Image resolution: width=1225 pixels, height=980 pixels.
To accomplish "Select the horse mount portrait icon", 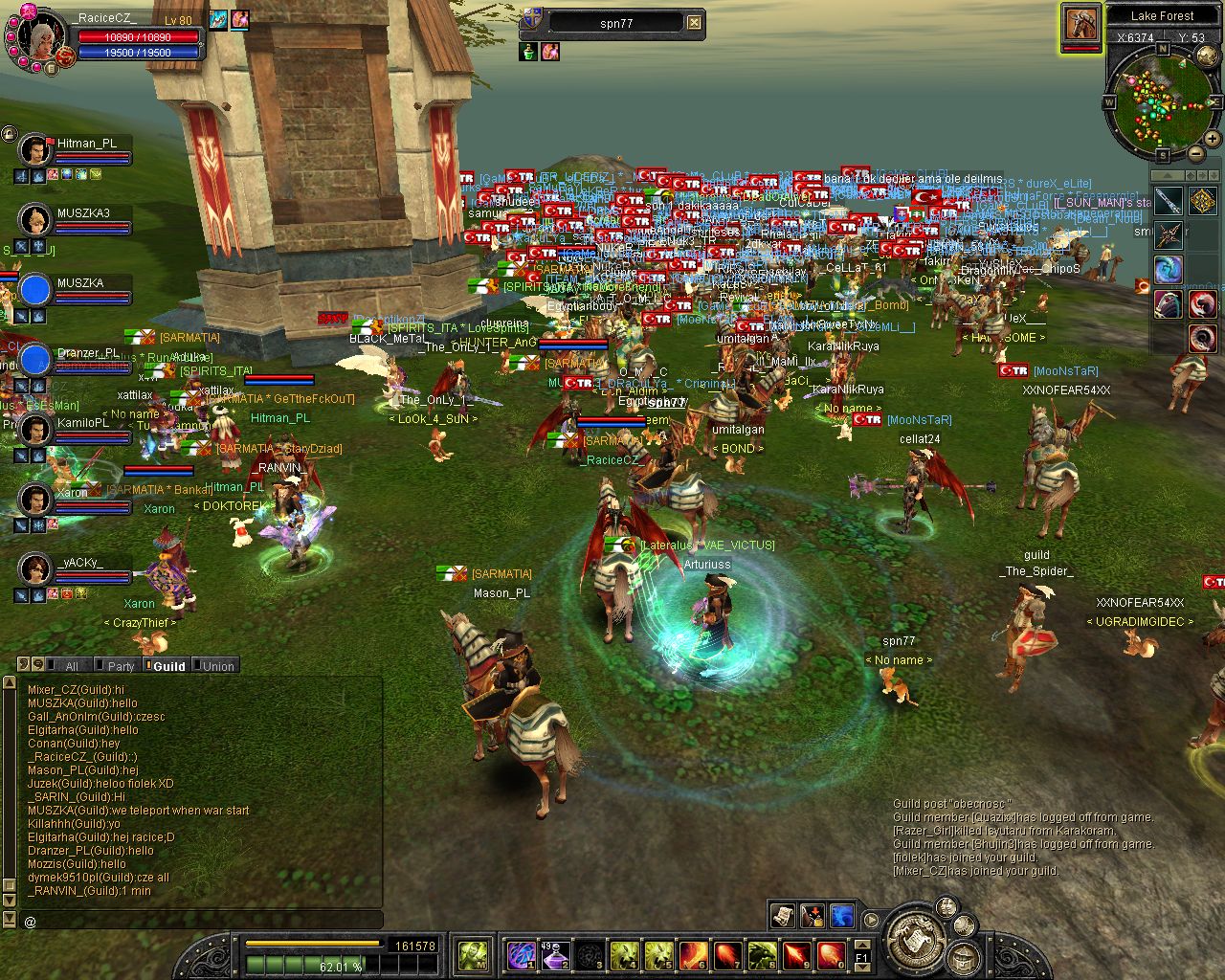I will coord(1080,25).
